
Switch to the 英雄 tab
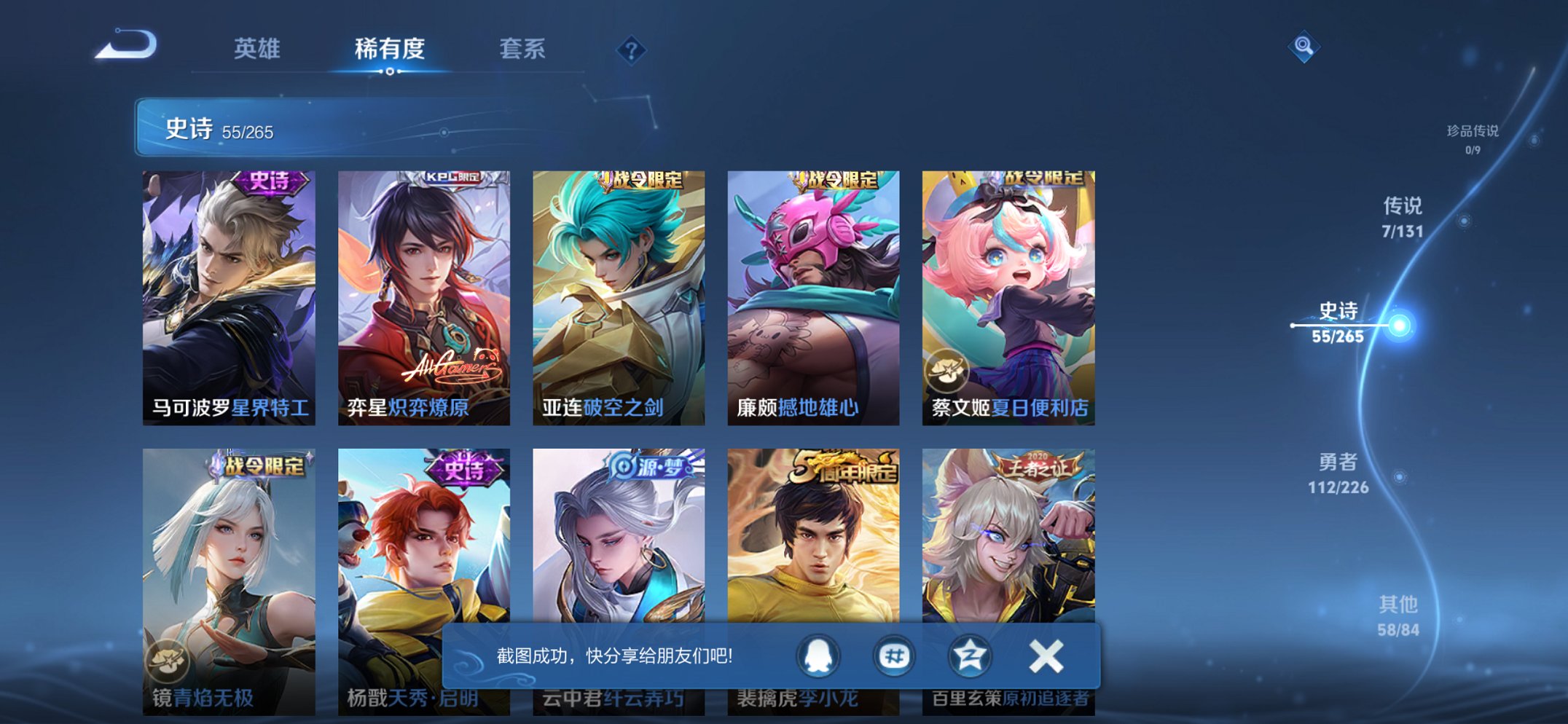(x=256, y=50)
